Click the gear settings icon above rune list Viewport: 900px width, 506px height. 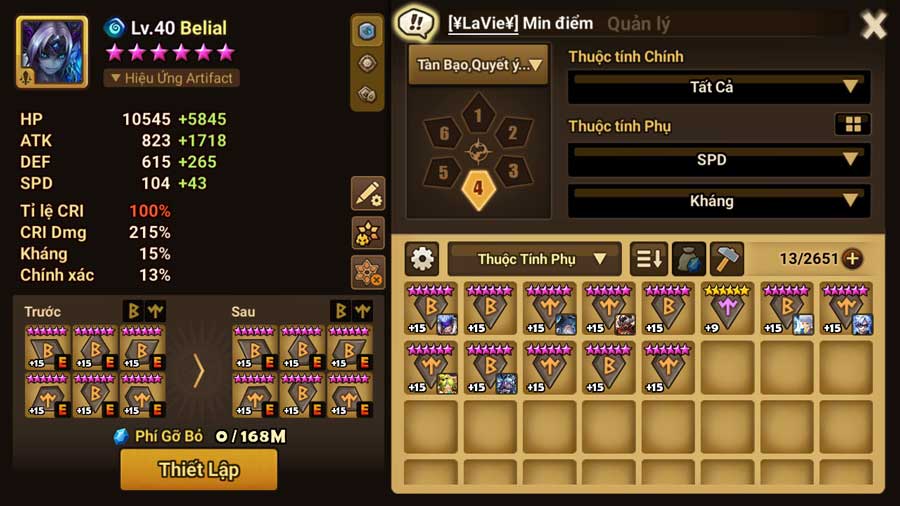(423, 259)
